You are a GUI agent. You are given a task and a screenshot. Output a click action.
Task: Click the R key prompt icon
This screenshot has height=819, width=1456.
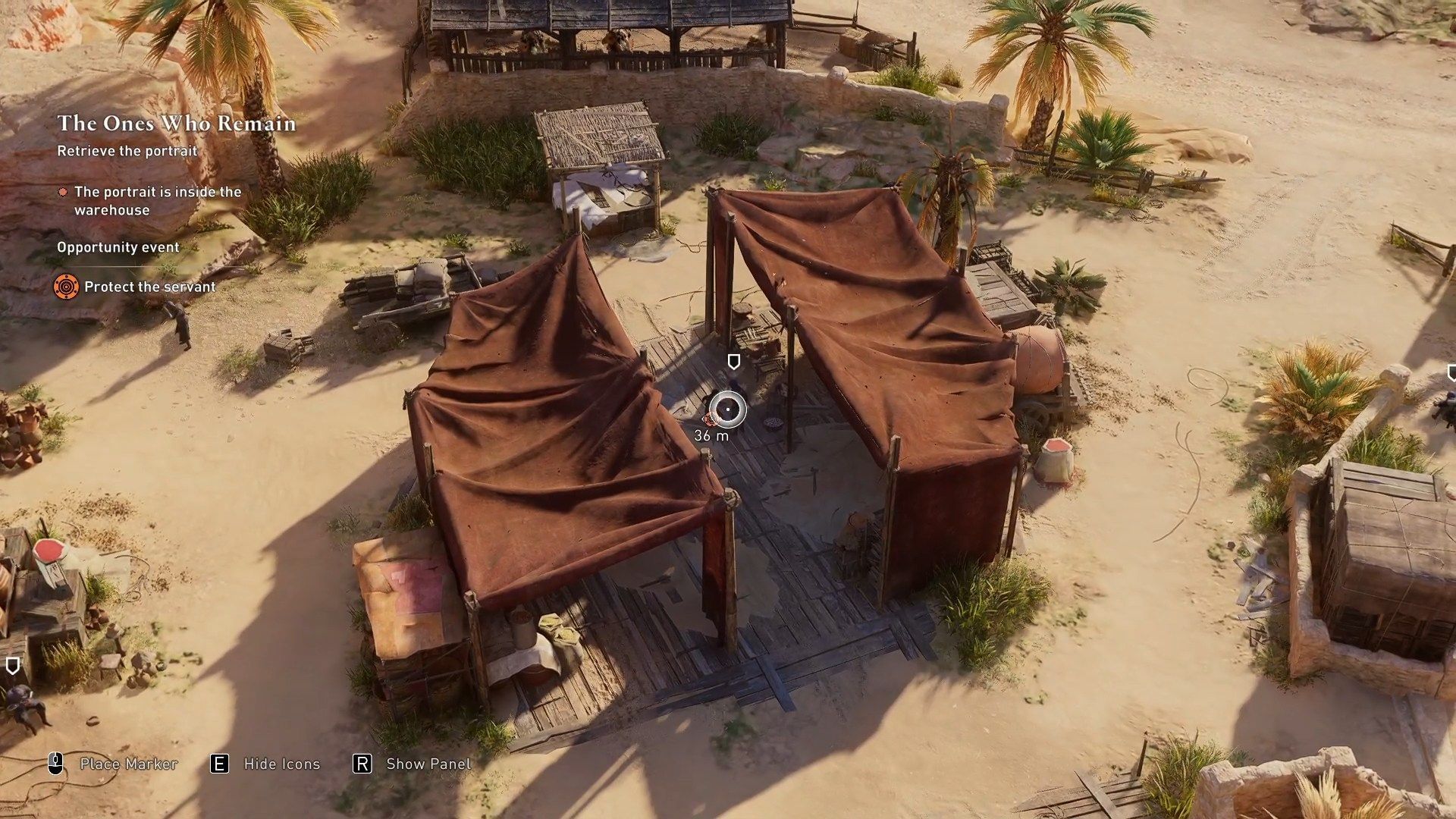tap(362, 764)
